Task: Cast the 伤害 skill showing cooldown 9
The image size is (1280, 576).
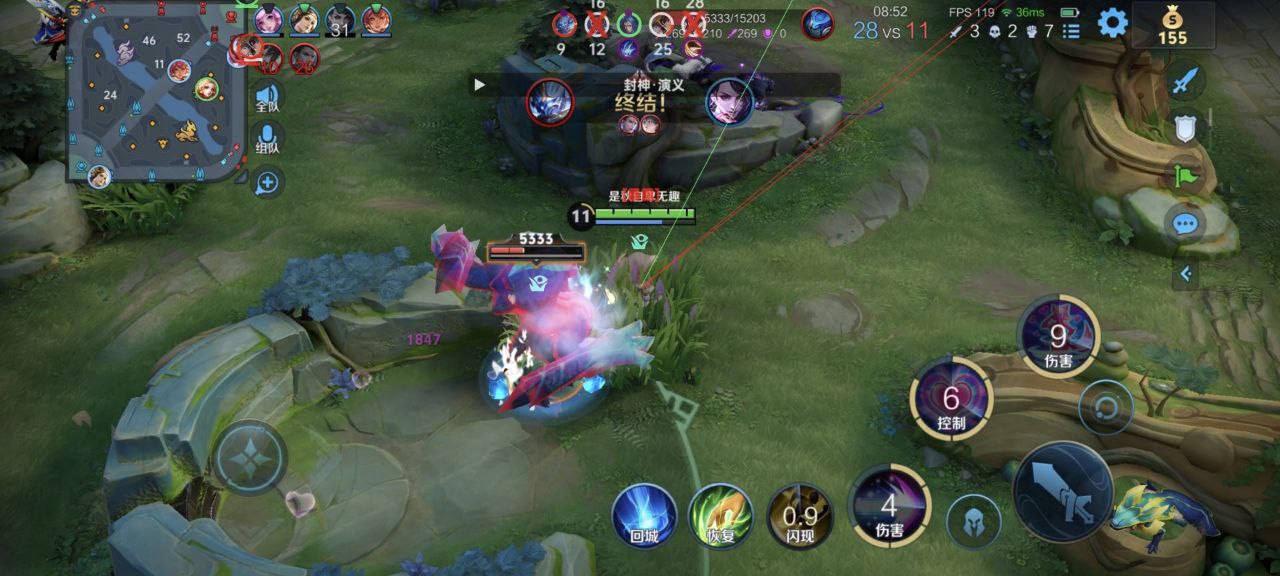Action: click(x=1058, y=337)
